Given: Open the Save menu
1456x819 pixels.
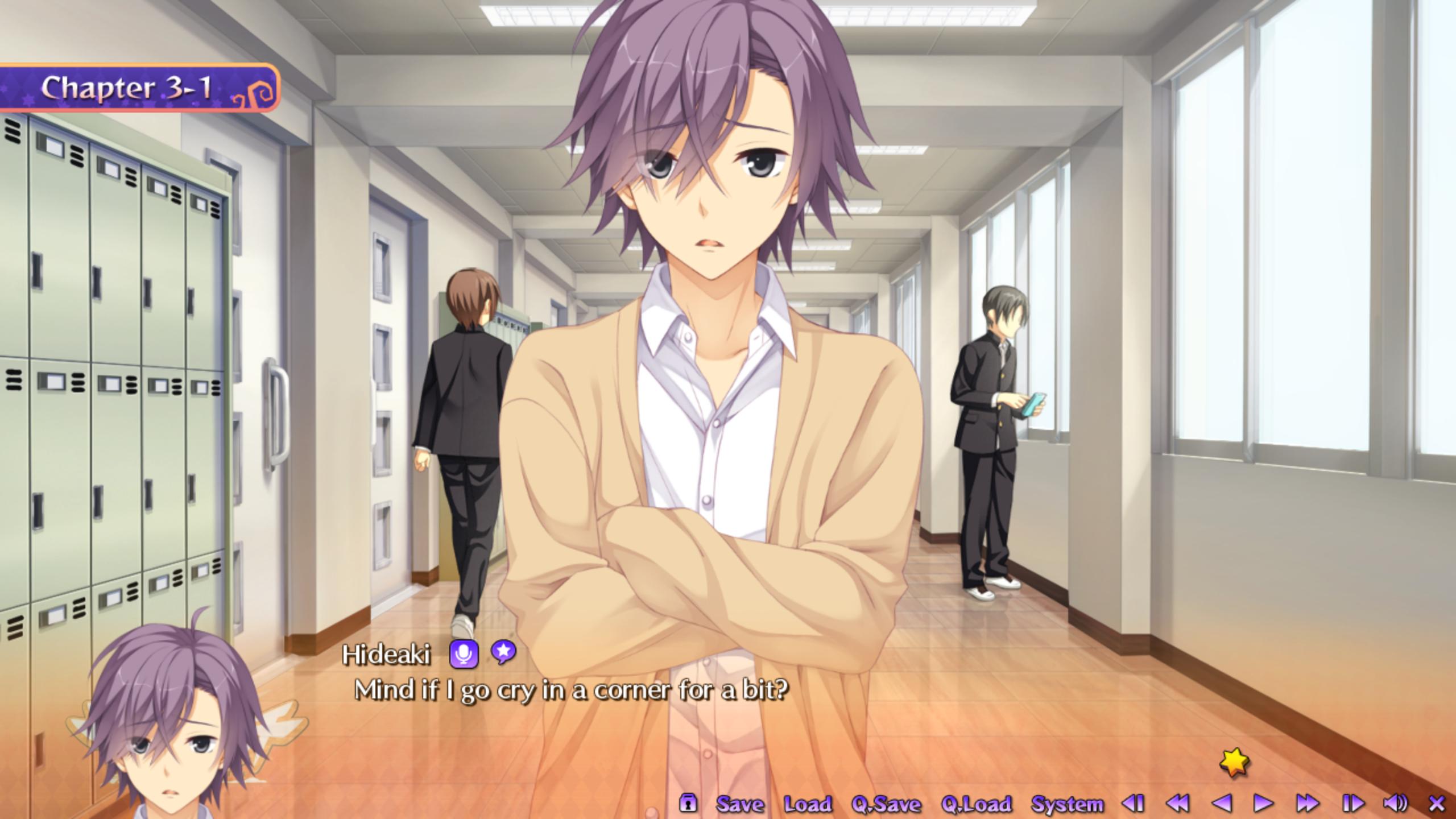Looking at the screenshot, I should pos(739,804).
